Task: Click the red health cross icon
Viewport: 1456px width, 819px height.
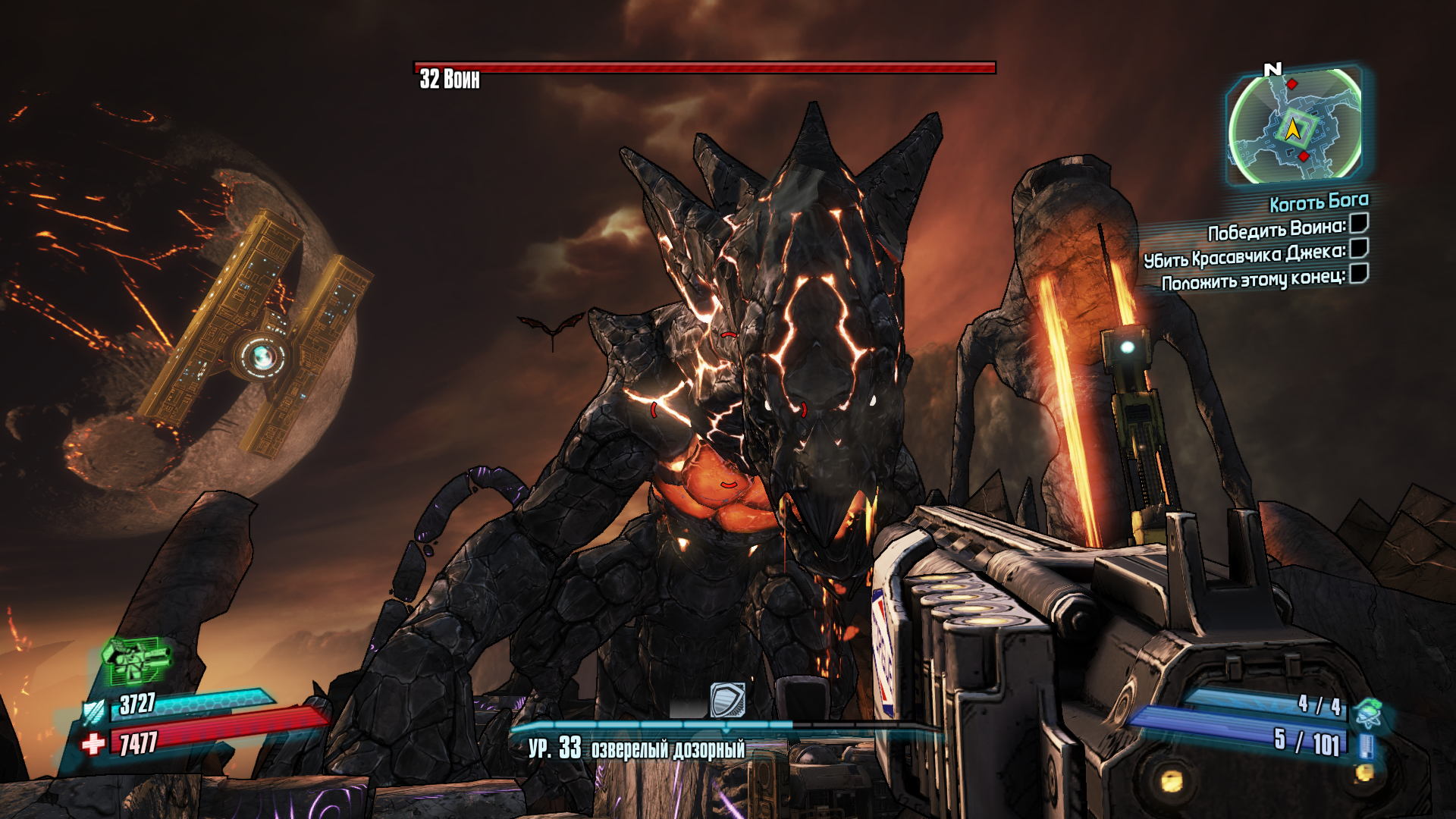Action: (93, 744)
